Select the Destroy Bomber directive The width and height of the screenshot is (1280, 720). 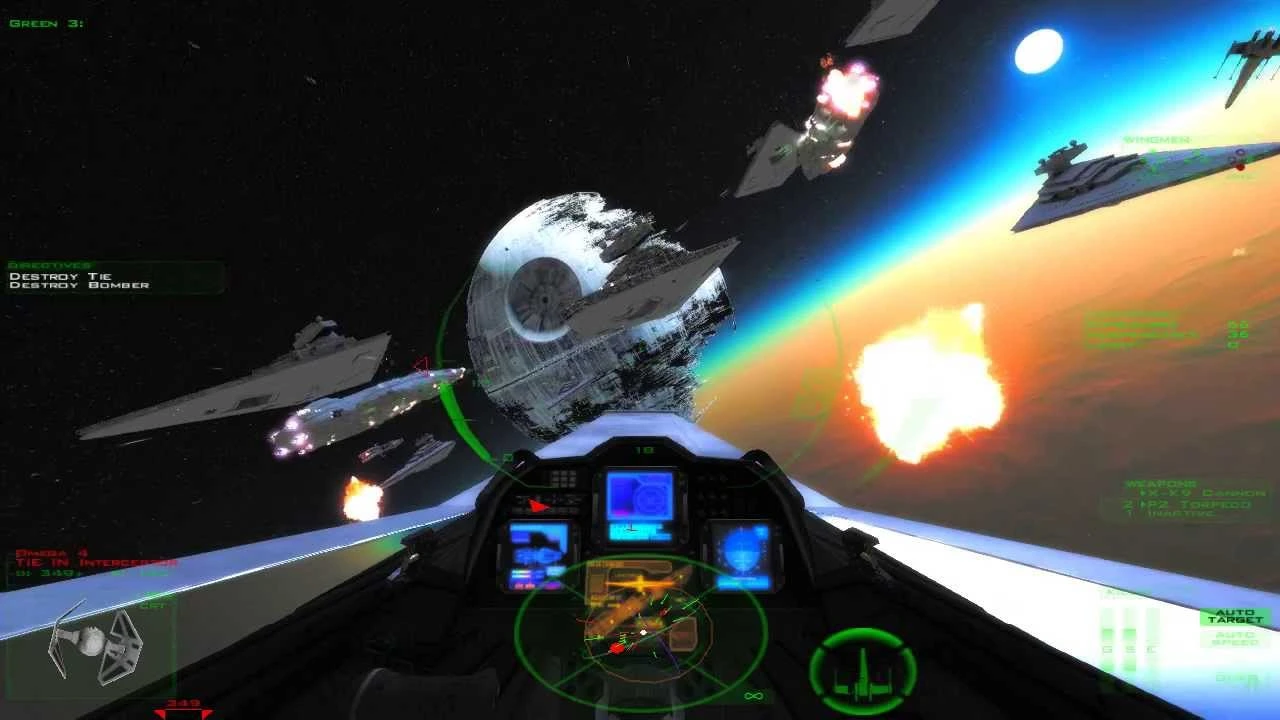click(79, 286)
